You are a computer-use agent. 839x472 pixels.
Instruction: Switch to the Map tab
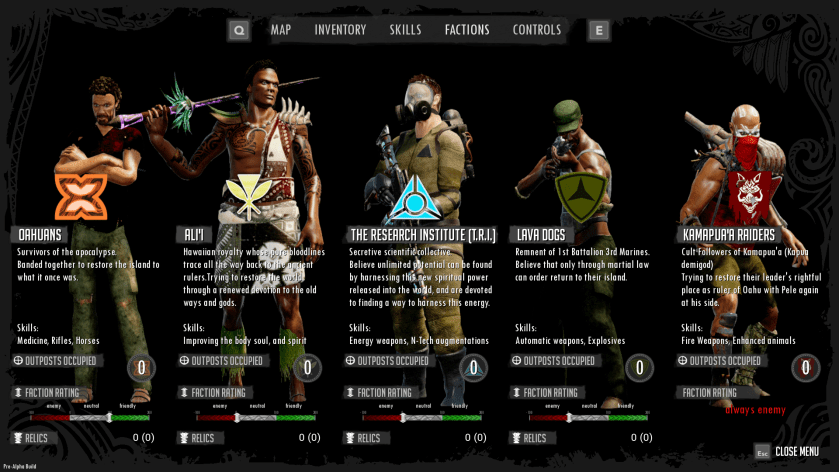point(280,30)
